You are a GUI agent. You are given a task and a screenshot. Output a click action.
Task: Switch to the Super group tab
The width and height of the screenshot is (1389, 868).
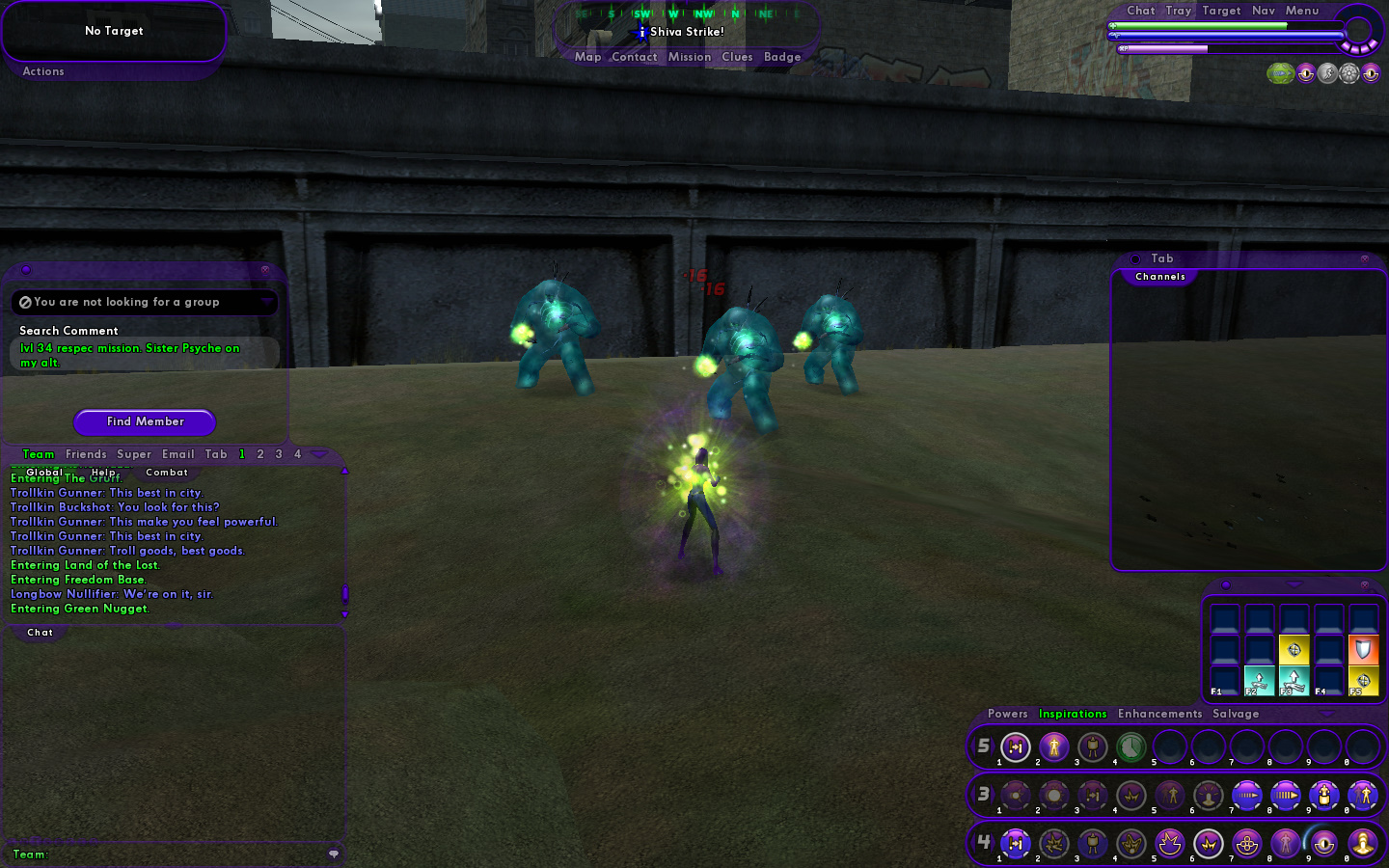point(134,454)
